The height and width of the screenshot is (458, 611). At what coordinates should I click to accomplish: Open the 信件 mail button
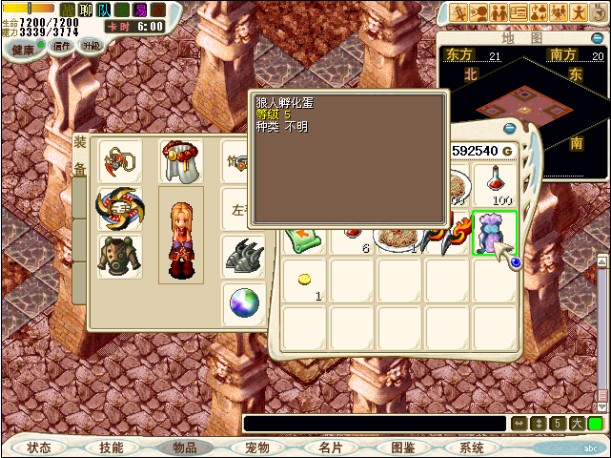(62, 46)
